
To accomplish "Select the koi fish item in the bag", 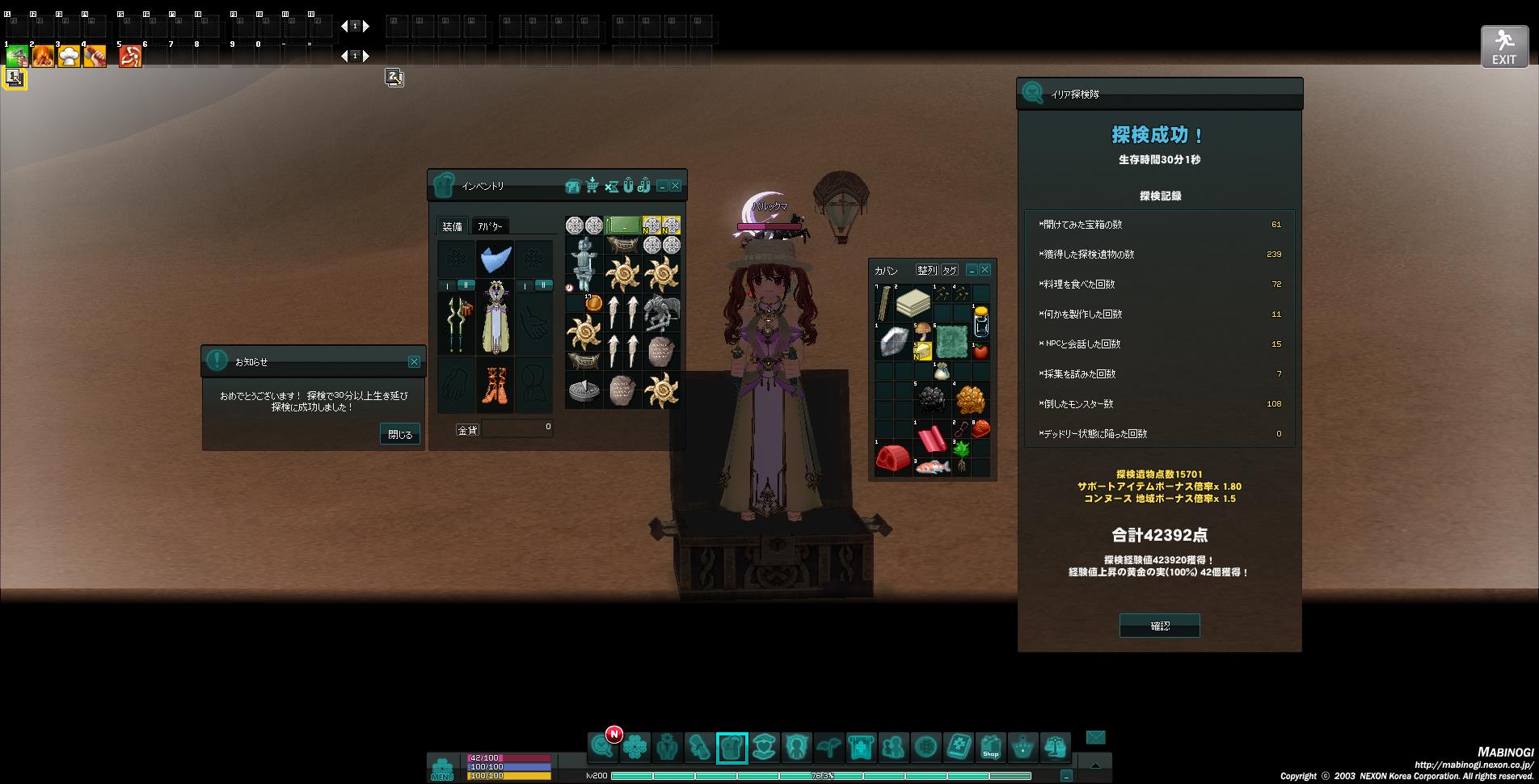I will point(932,467).
